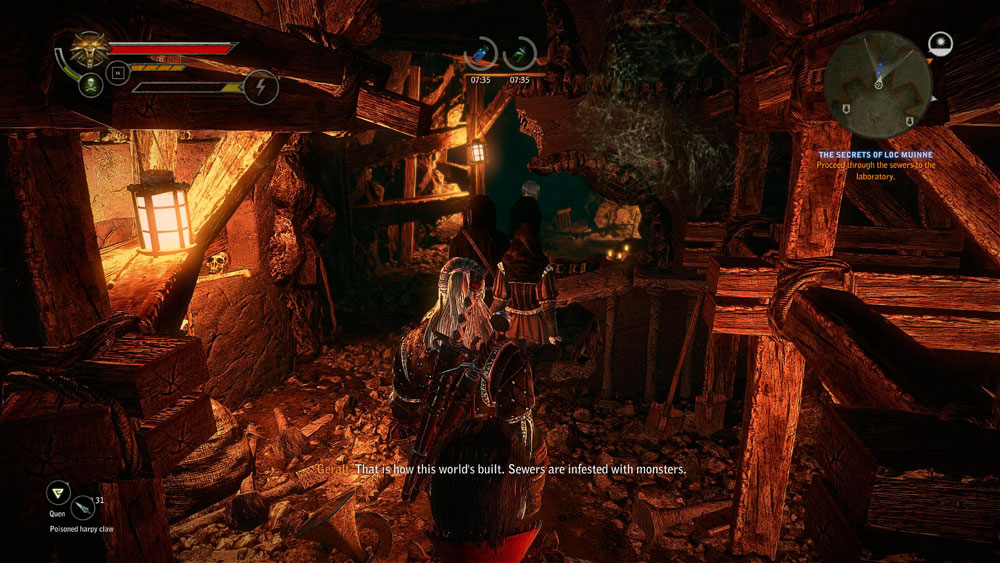Select the green potion buff icon
The image size is (1000, 563).
520,54
